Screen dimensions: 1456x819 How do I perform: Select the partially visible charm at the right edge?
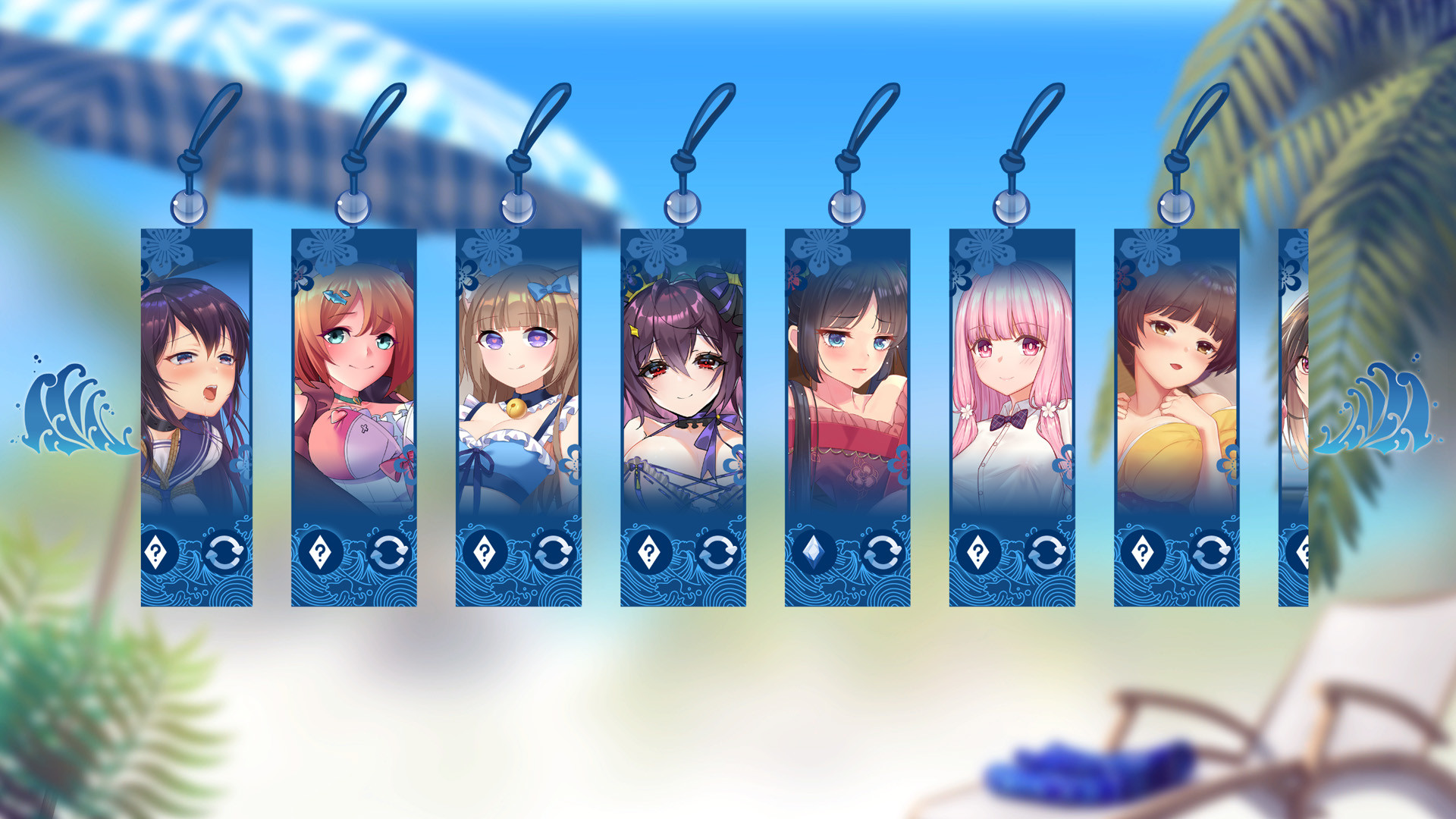(1293, 379)
